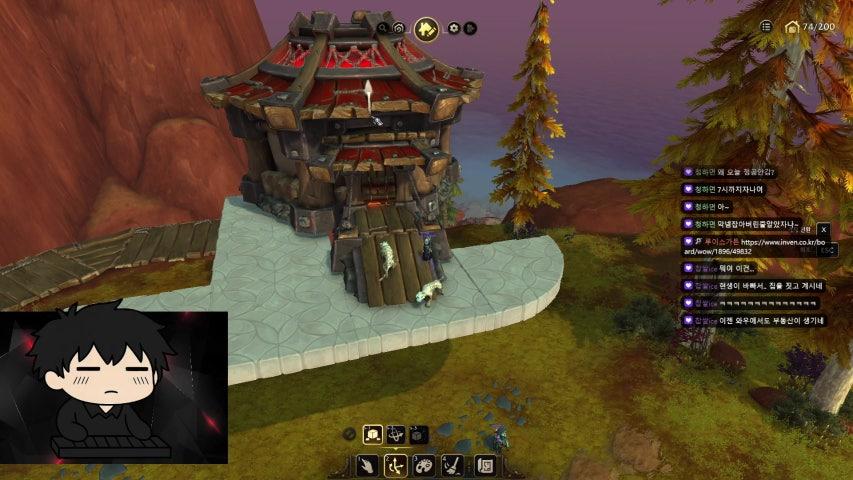This screenshot has height=480, width=853.
Task: Open the spiral house icon
Action: tap(399, 28)
